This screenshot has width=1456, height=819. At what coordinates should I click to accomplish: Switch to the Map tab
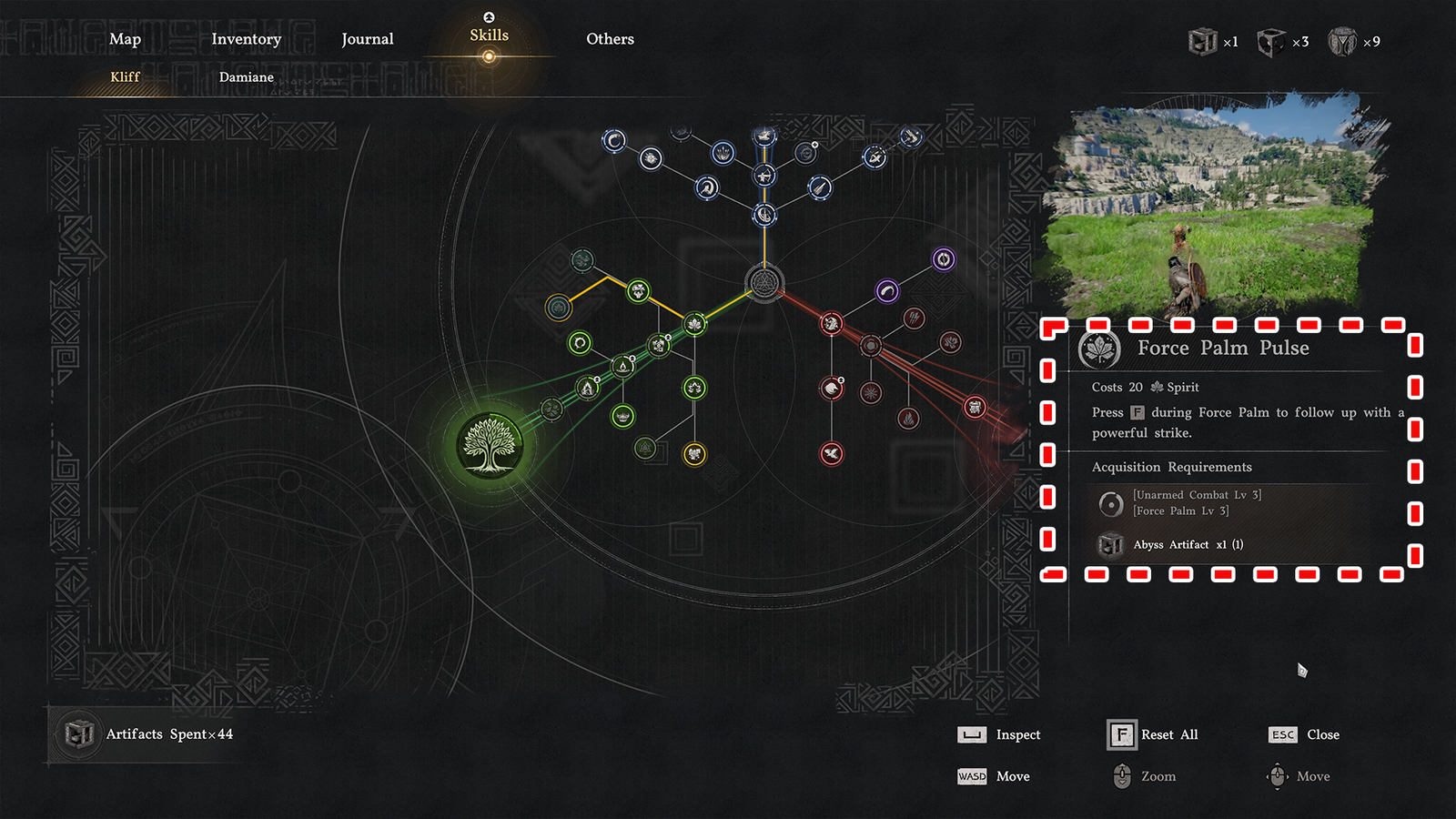click(x=125, y=39)
